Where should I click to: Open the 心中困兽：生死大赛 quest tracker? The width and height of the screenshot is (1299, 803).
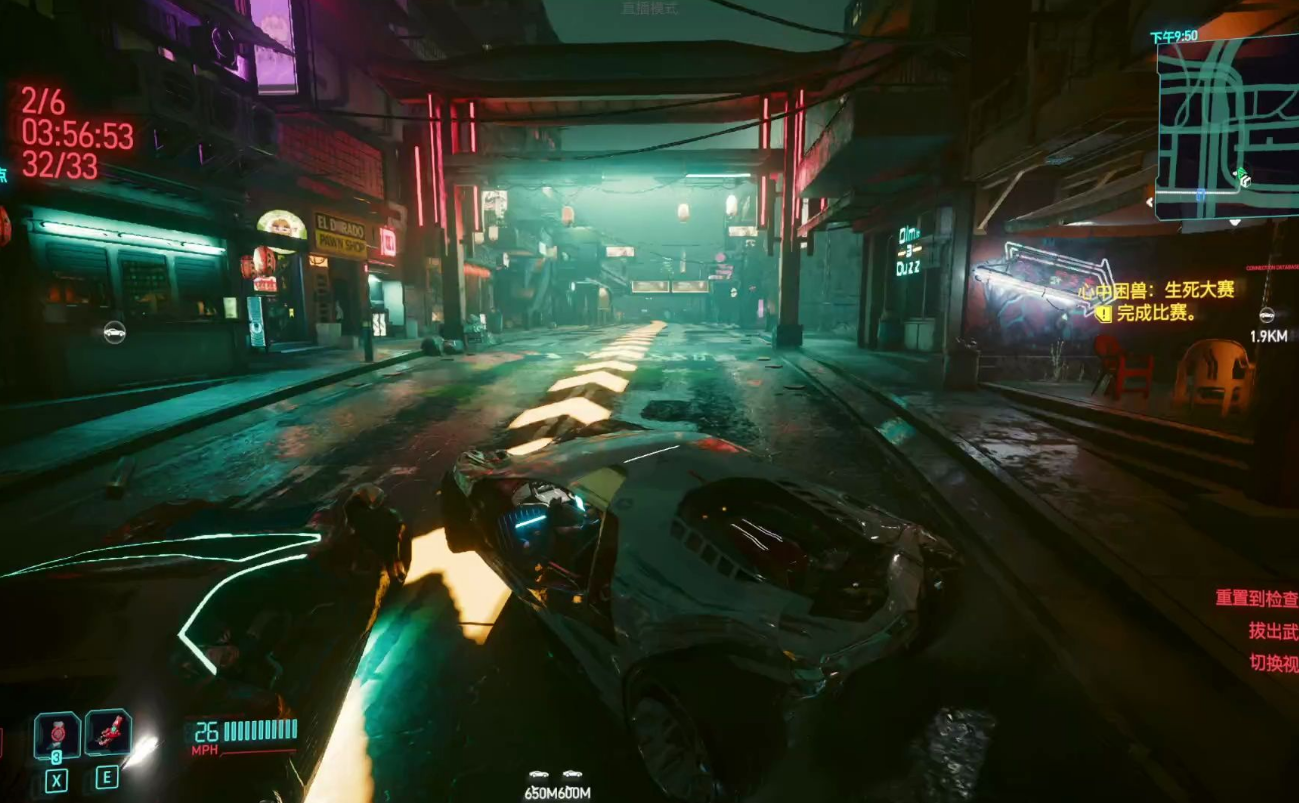click(1172, 291)
